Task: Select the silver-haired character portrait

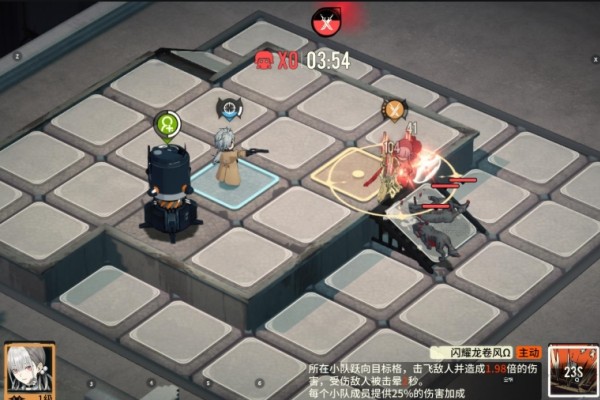Action: pos(27,371)
